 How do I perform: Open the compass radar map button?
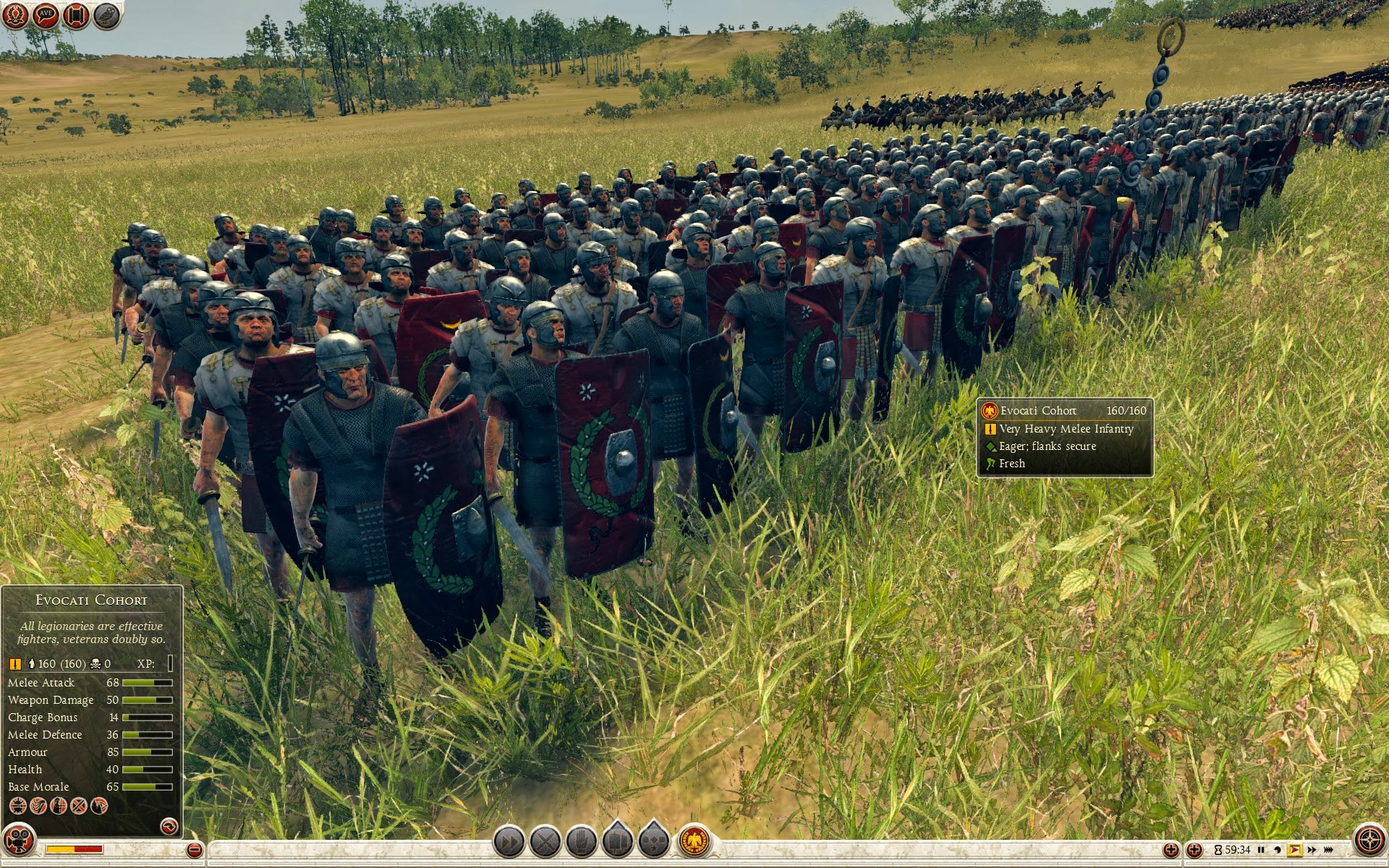[x=1369, y=841]
